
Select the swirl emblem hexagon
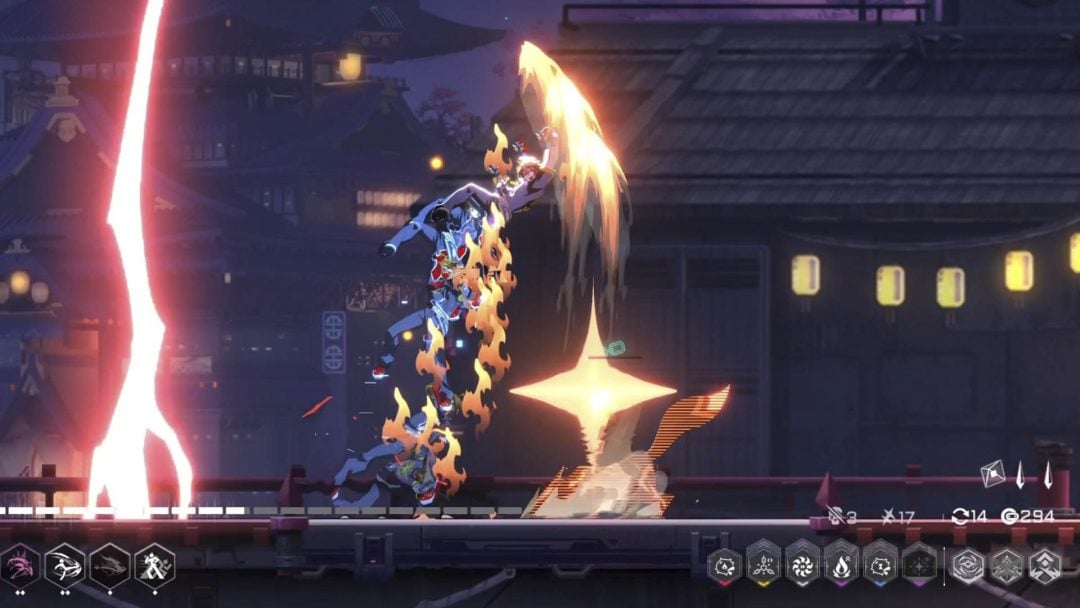[x=967, y=566]
